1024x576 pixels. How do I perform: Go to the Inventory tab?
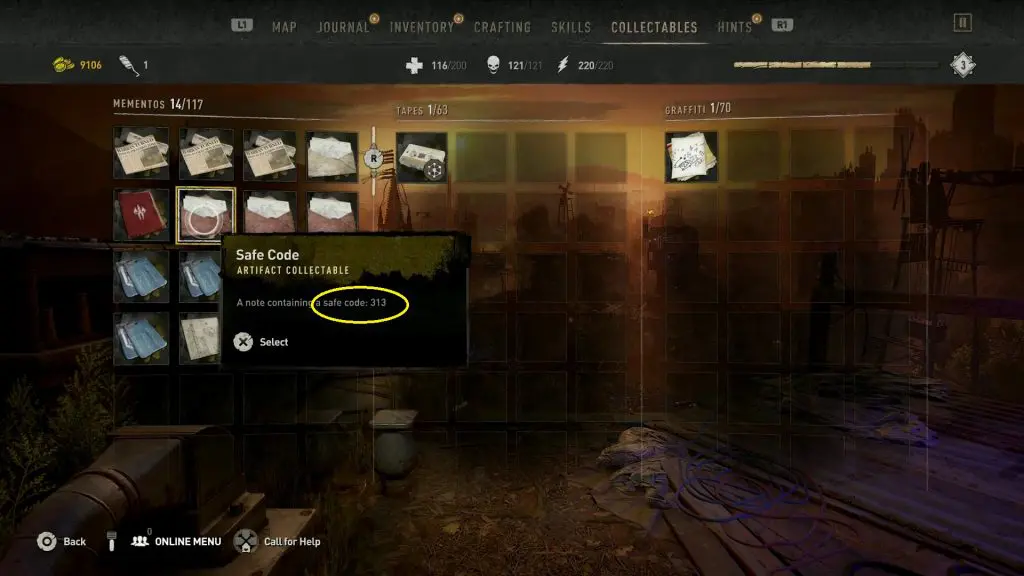coord(421,27)
